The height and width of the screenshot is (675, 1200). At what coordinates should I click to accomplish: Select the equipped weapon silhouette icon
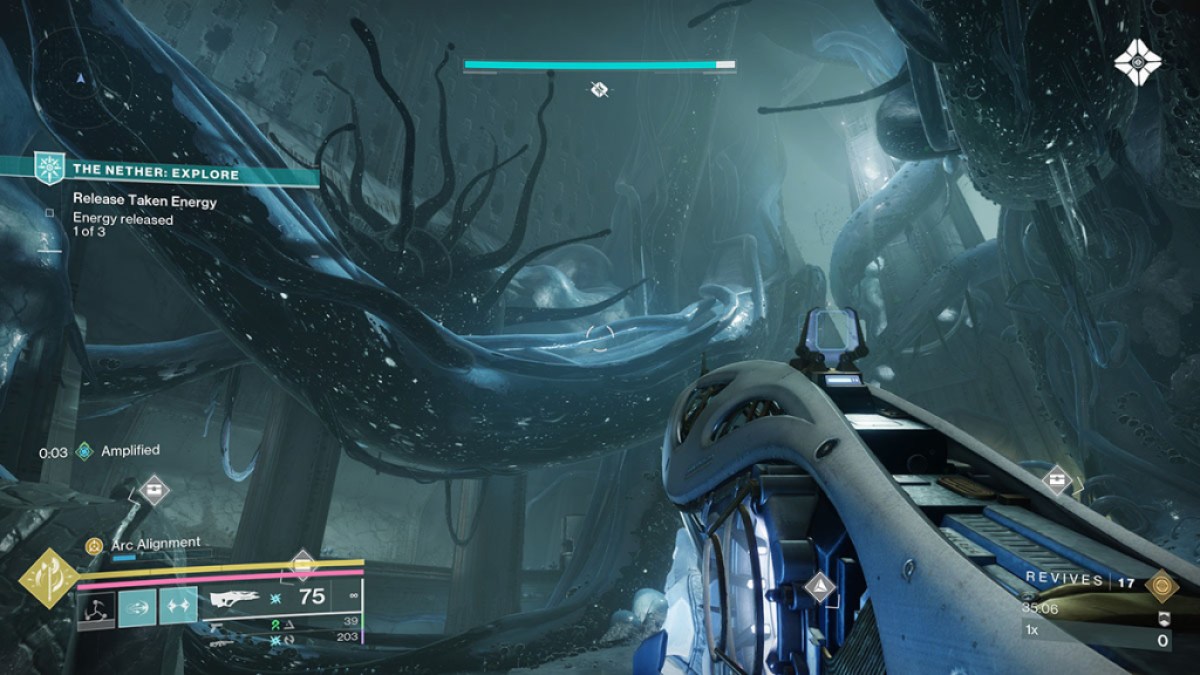point(235,599)
